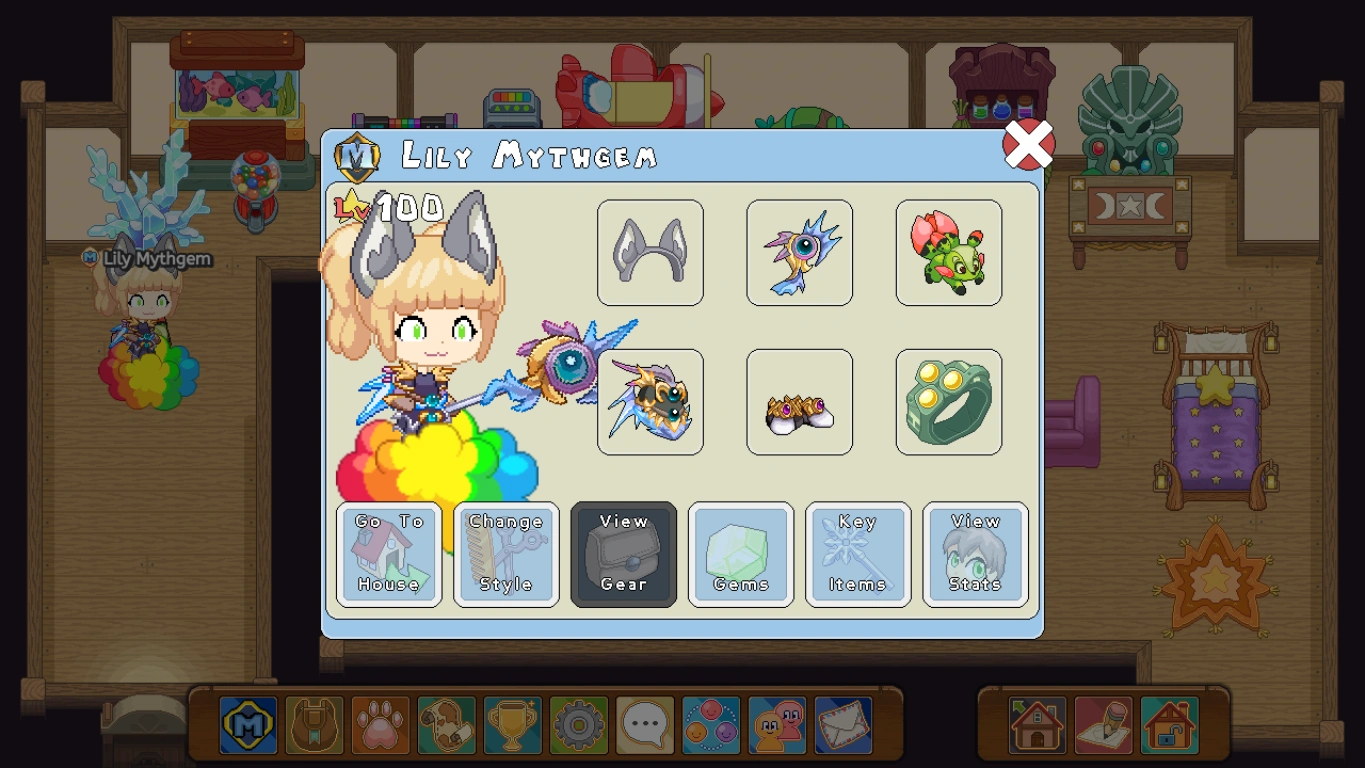View achievements via the trophy icon

click(511, 725)
